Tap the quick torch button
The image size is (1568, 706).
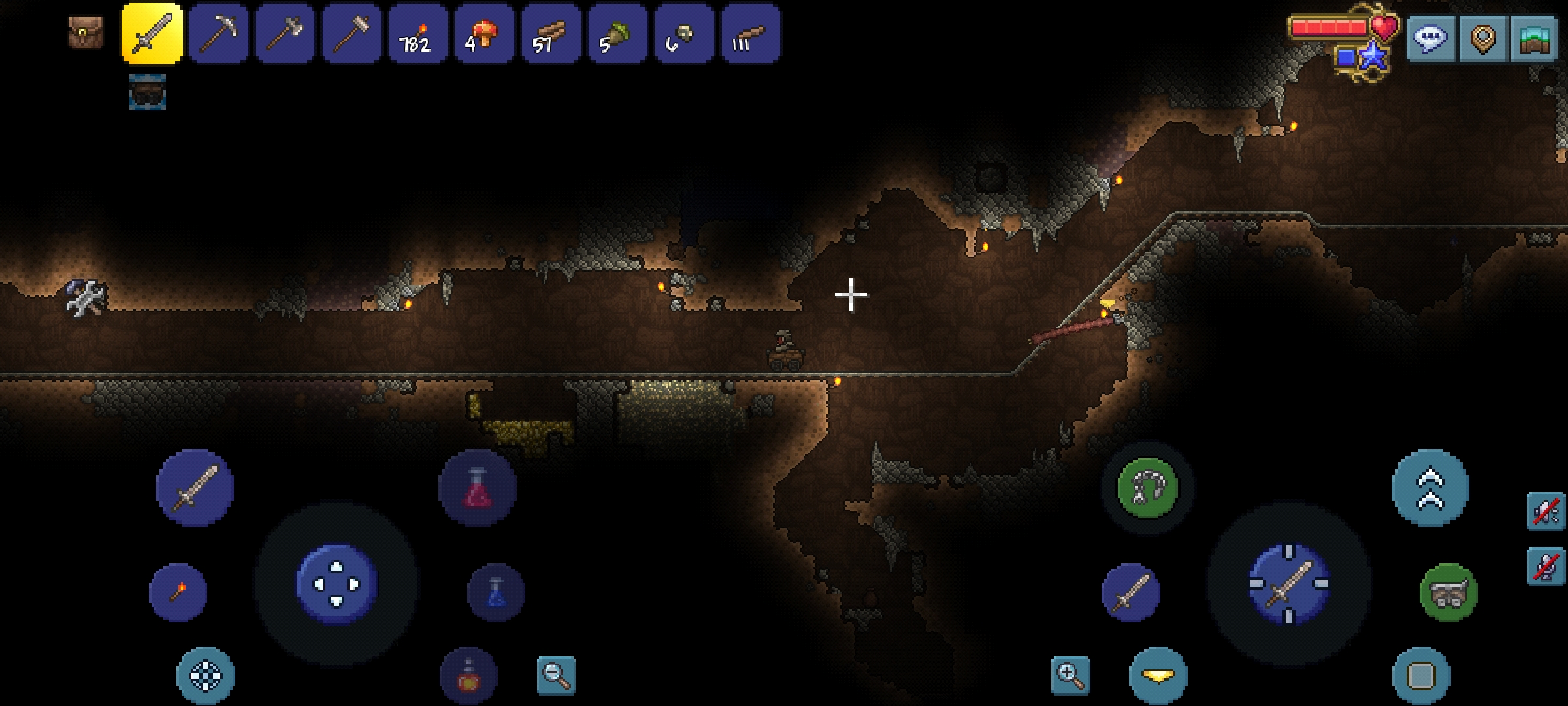(178, 592)
